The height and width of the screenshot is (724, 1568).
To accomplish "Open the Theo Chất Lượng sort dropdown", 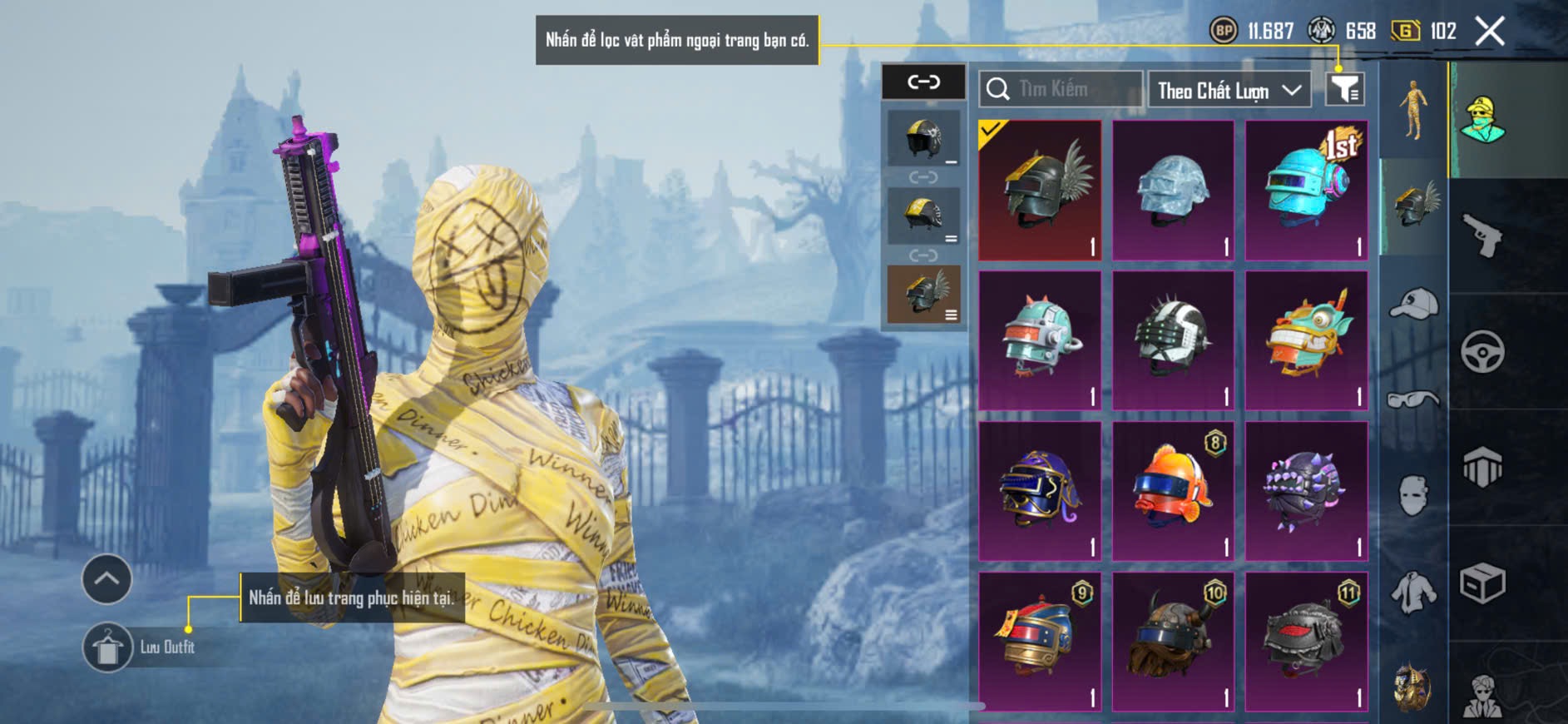I will (1229, 90).
